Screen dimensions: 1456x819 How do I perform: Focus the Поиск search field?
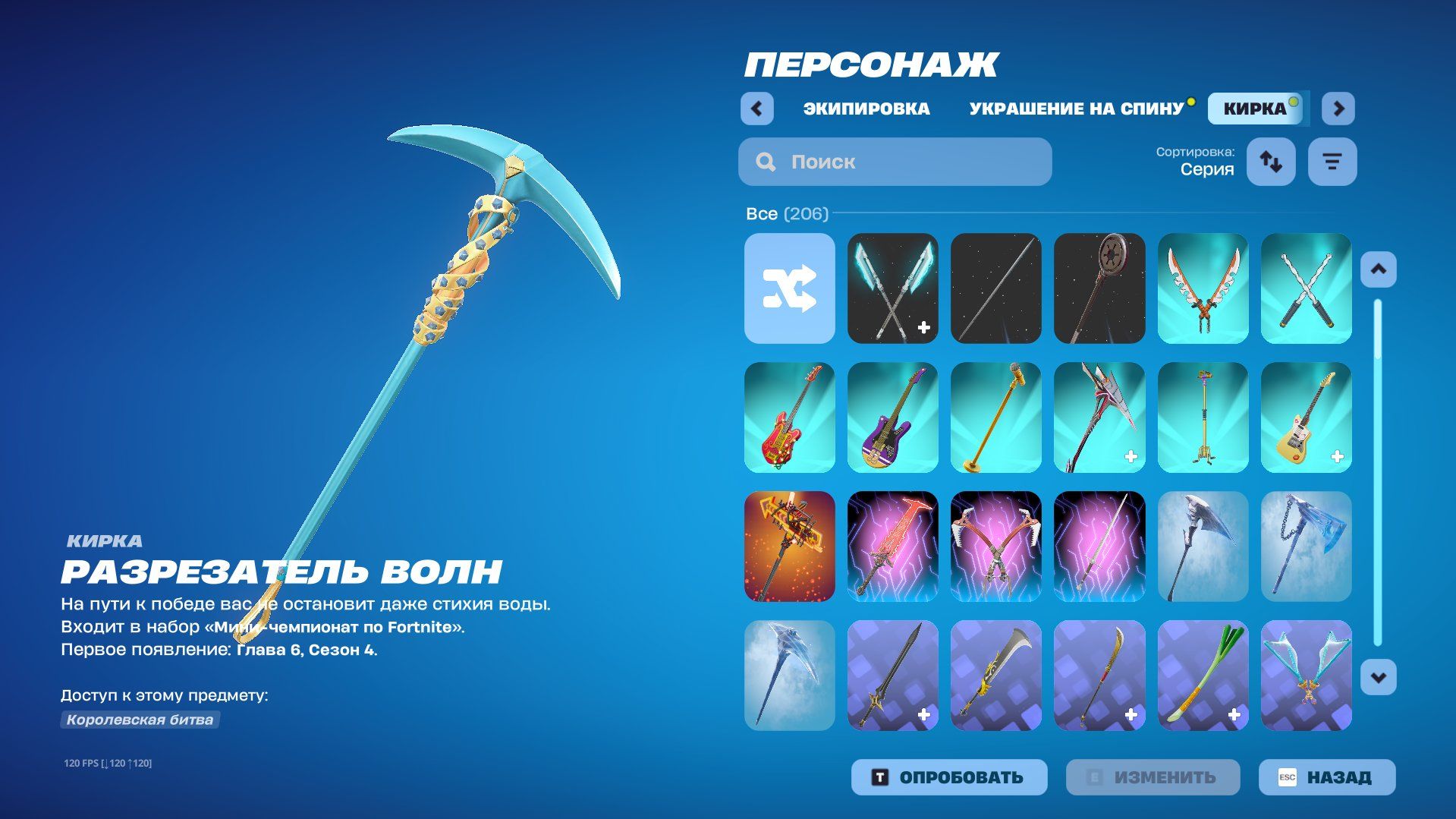click(x=895, y=162)
